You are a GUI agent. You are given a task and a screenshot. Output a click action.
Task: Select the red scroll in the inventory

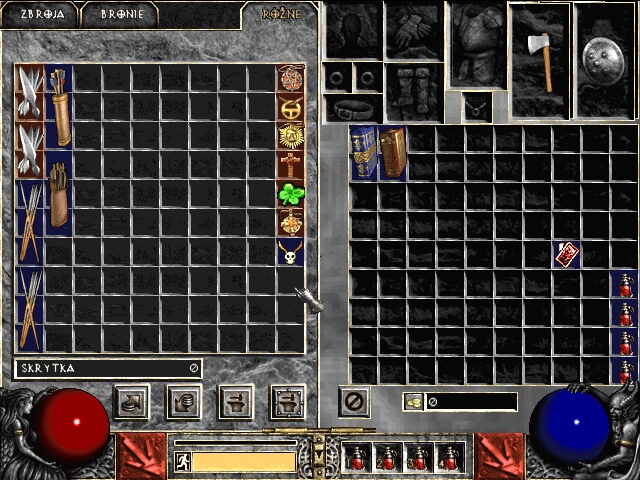point(567,254)
